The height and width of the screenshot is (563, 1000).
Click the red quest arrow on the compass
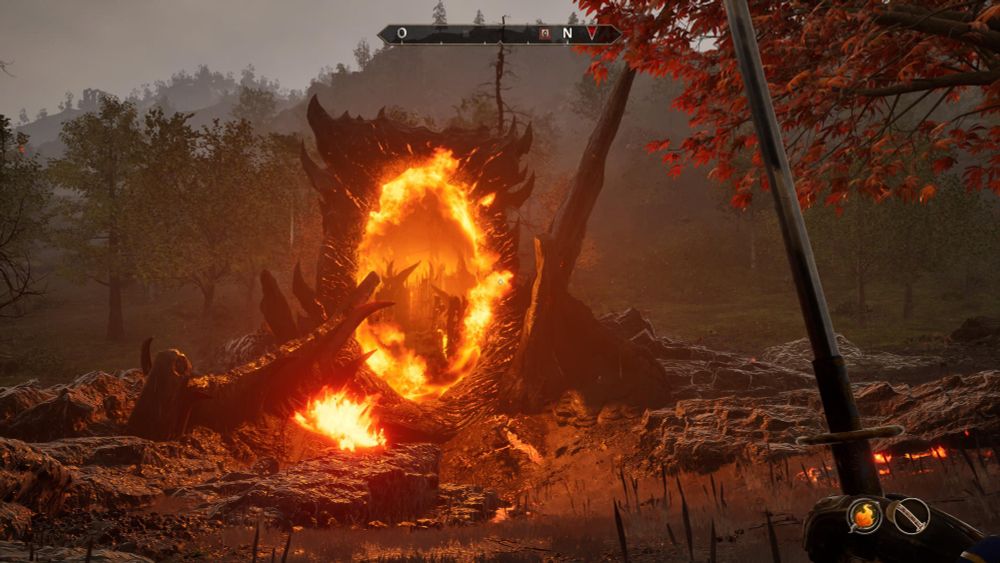point(592,33)
